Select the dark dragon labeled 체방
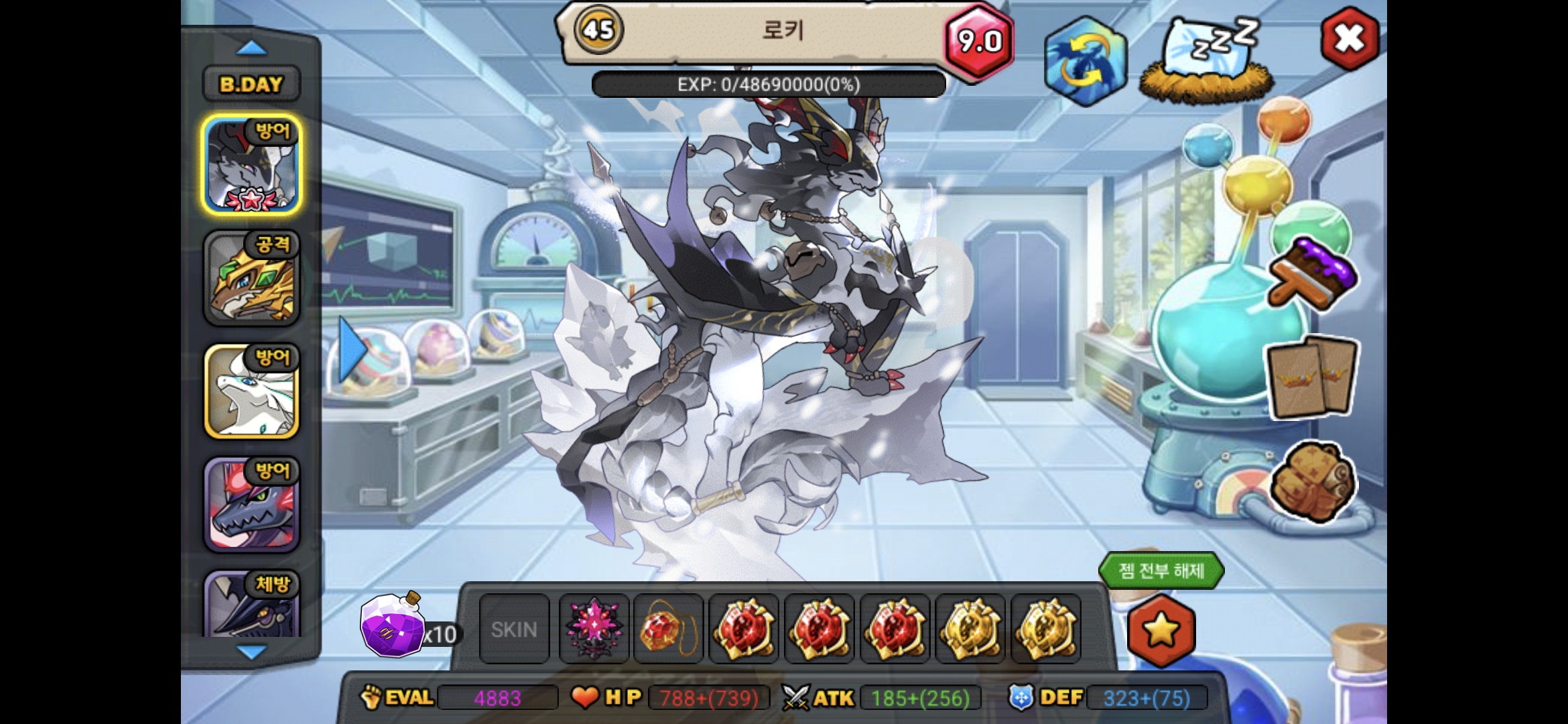The image size is (1568, 724). click(x=251, y=605)
